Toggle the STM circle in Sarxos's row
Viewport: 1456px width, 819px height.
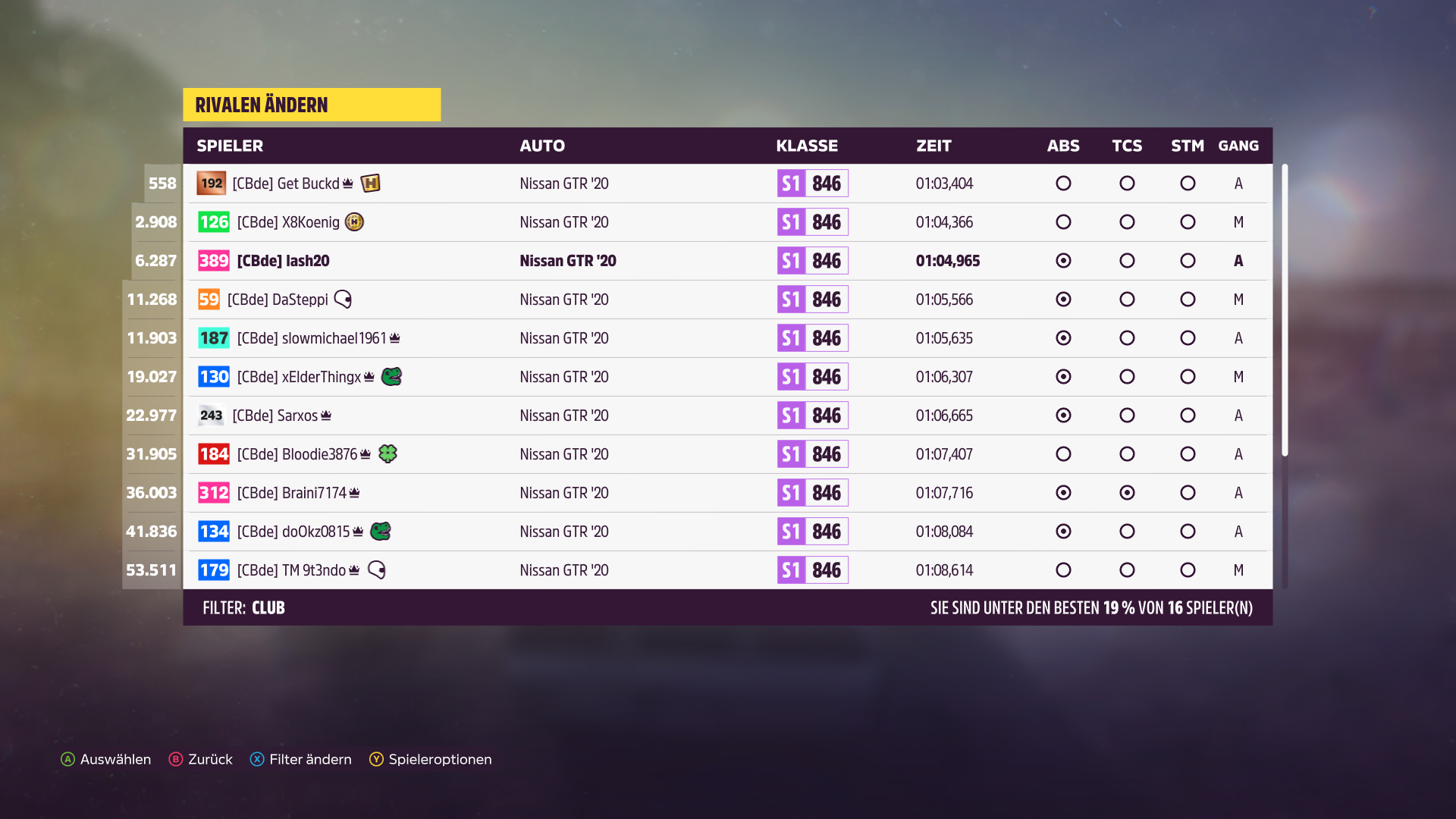1188,415
